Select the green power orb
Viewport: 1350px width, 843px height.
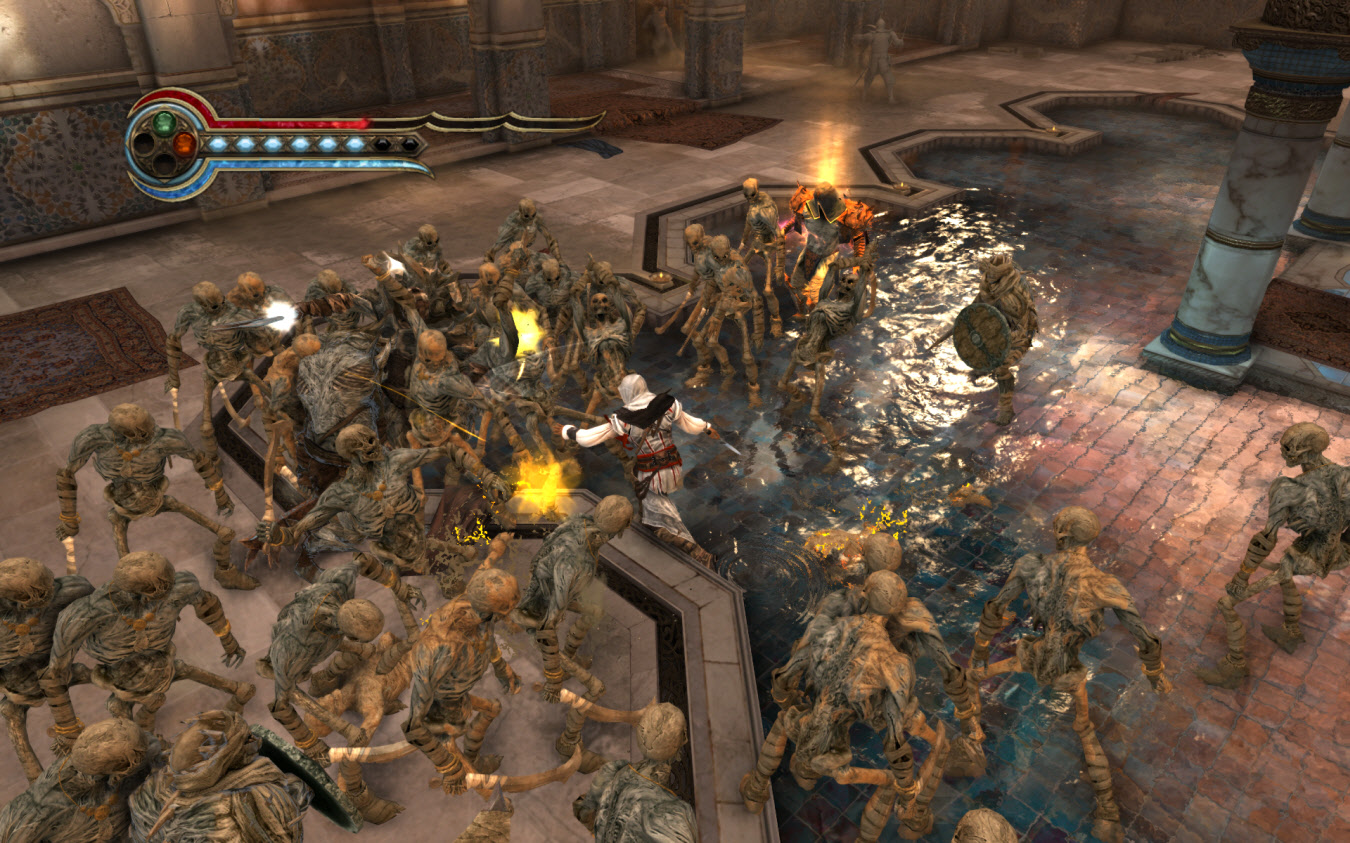point(164,123)
